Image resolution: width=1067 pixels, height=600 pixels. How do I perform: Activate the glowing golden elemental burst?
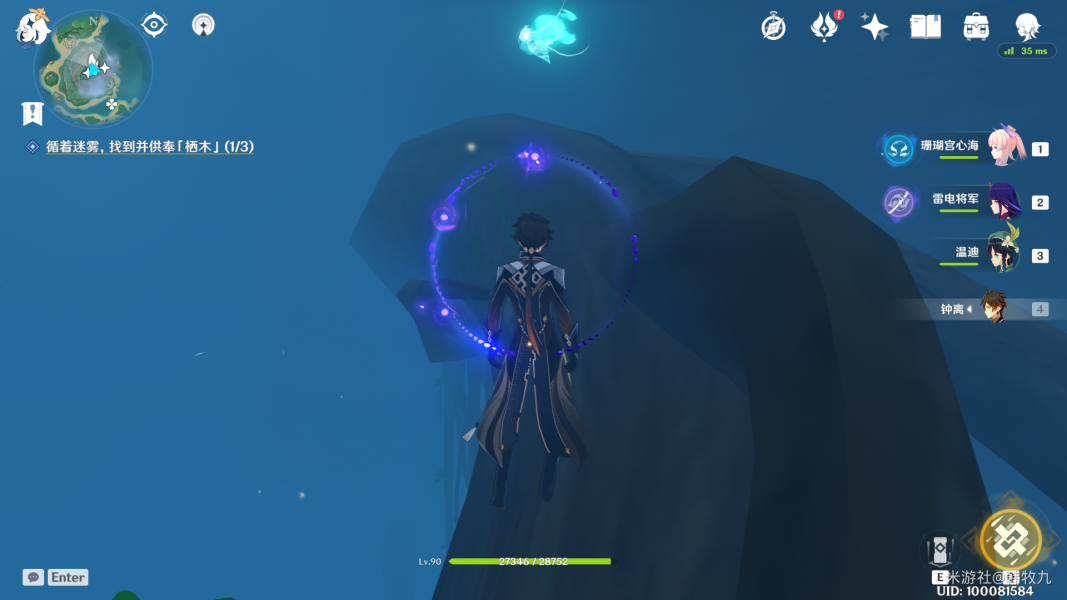(1010, 540)
